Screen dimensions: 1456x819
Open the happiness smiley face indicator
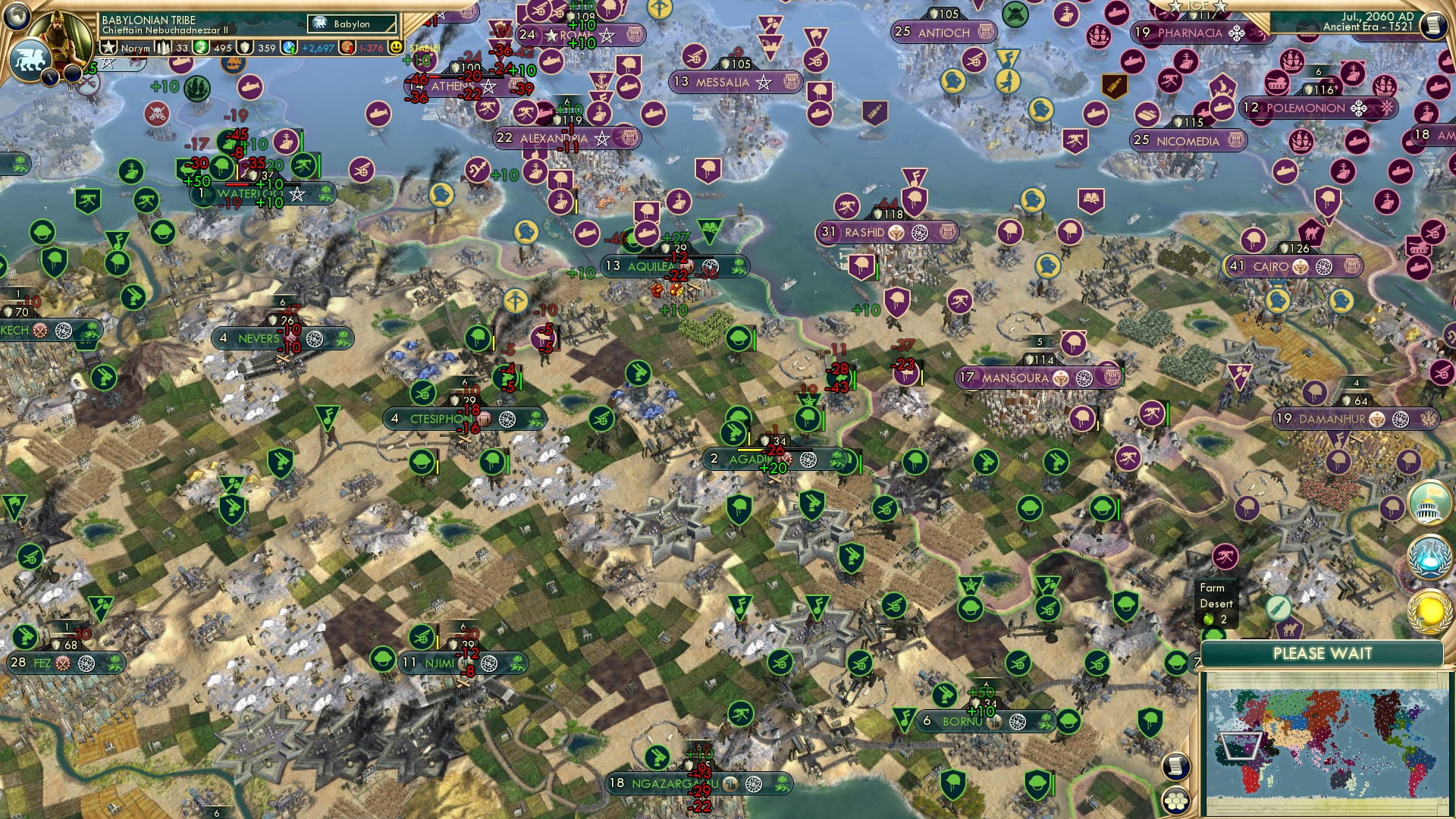(395, 47)
